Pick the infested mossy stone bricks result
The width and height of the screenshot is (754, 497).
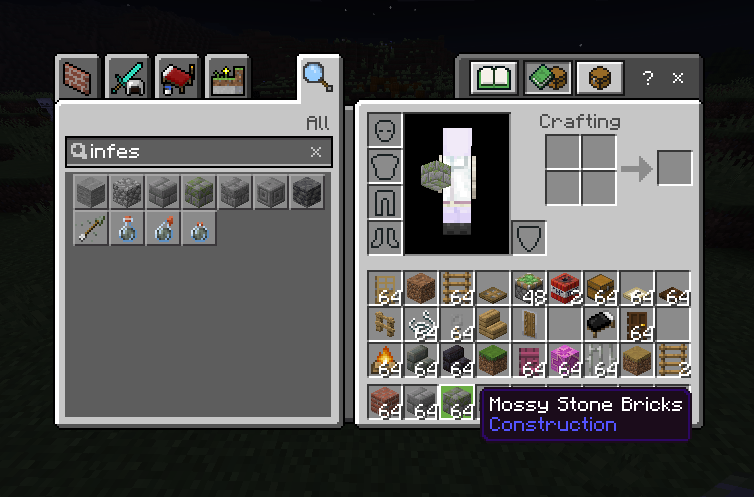[x=198, y=192]
